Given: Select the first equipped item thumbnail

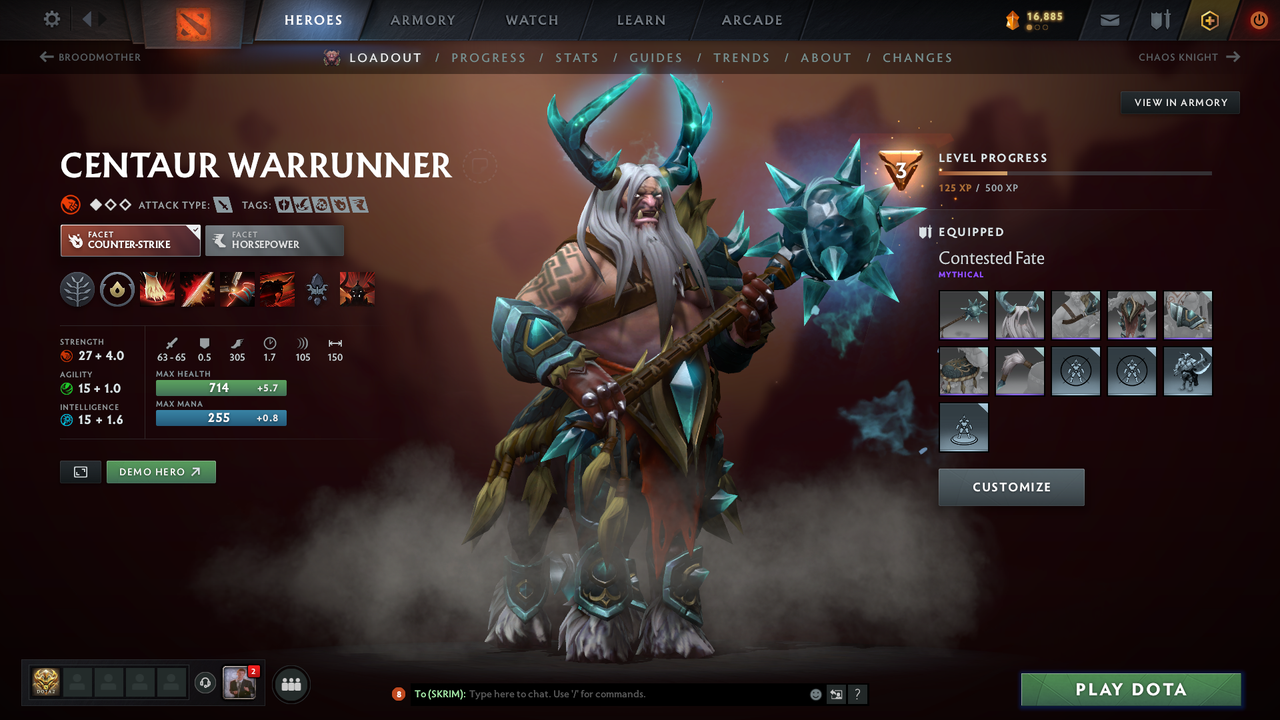Looking at the screenshot, I should (963, 315).
